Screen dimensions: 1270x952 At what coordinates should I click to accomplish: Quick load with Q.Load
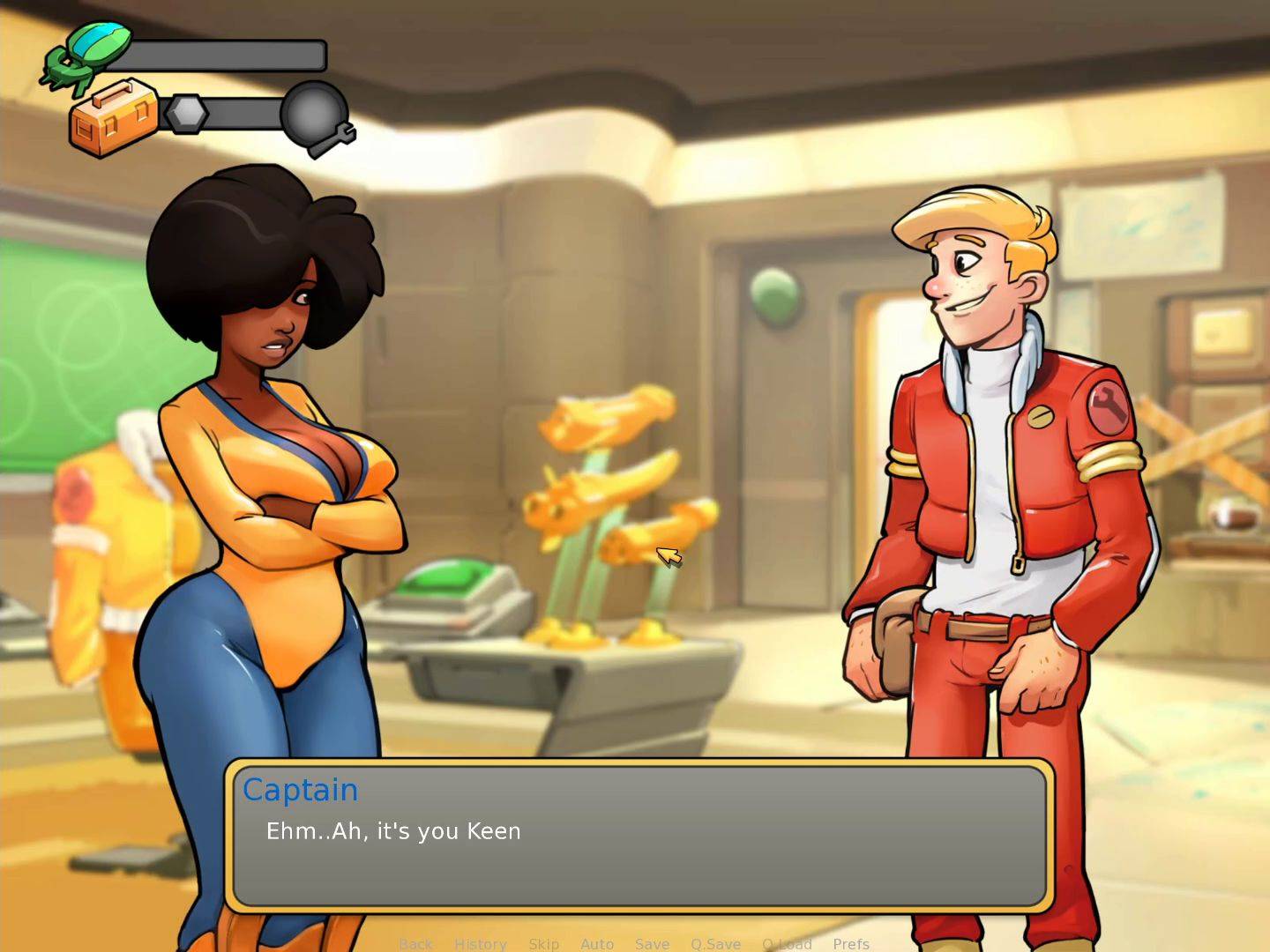(x=787, y=944)
